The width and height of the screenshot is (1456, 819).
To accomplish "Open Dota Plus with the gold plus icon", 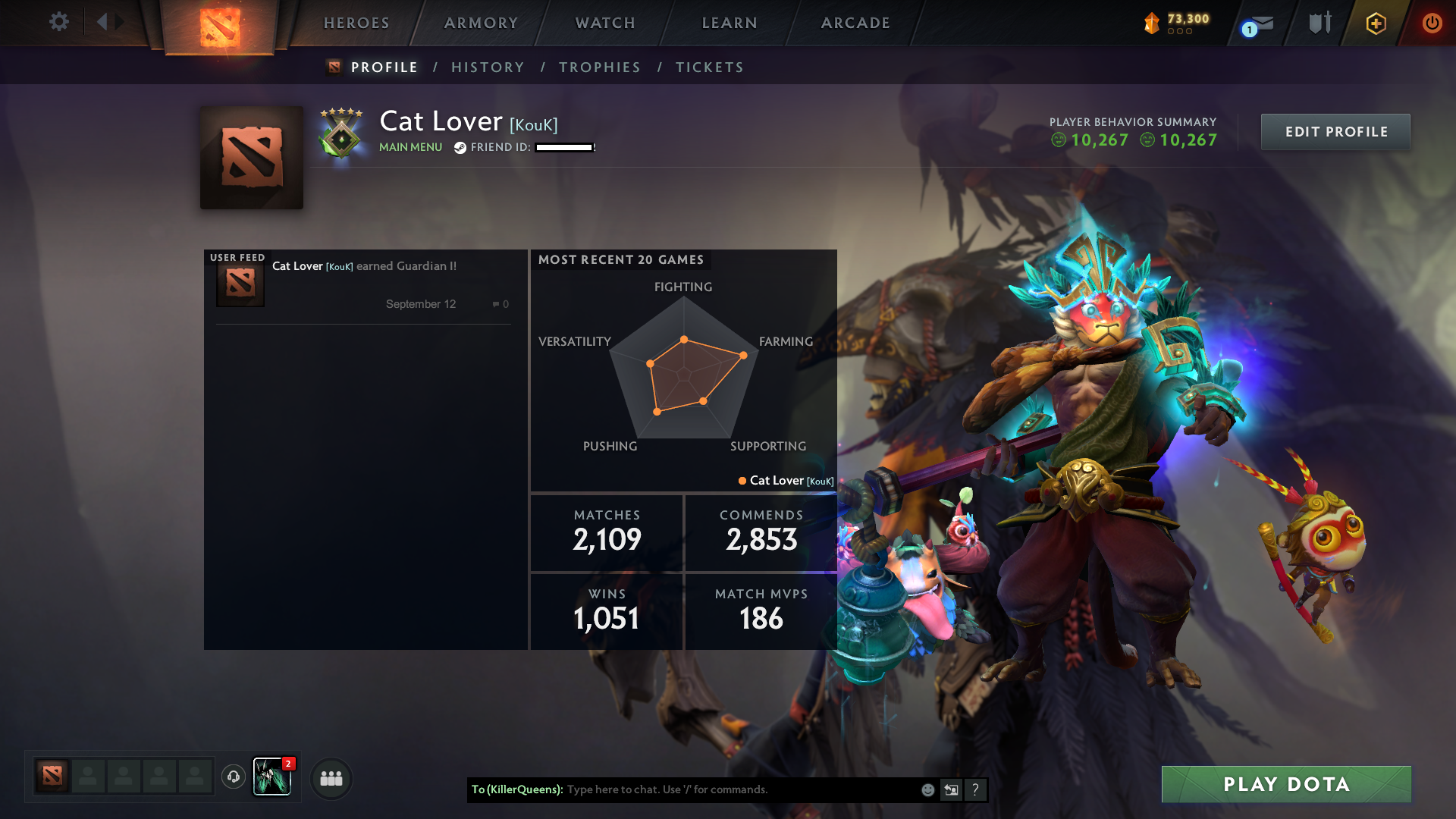I will point(1375,23).
